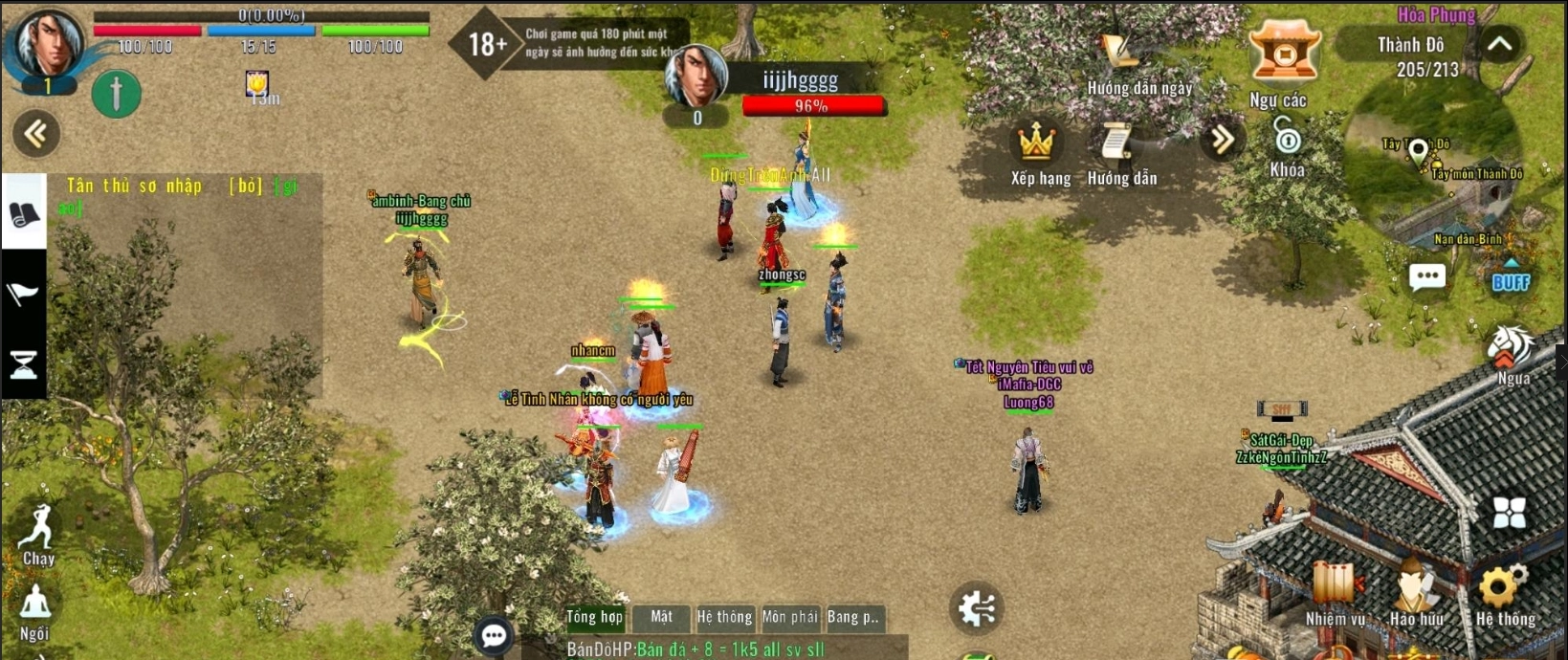Open the Hảo hữu friends list
The width and height of the screenshot is (1568, 660).
pos(1416,589)
